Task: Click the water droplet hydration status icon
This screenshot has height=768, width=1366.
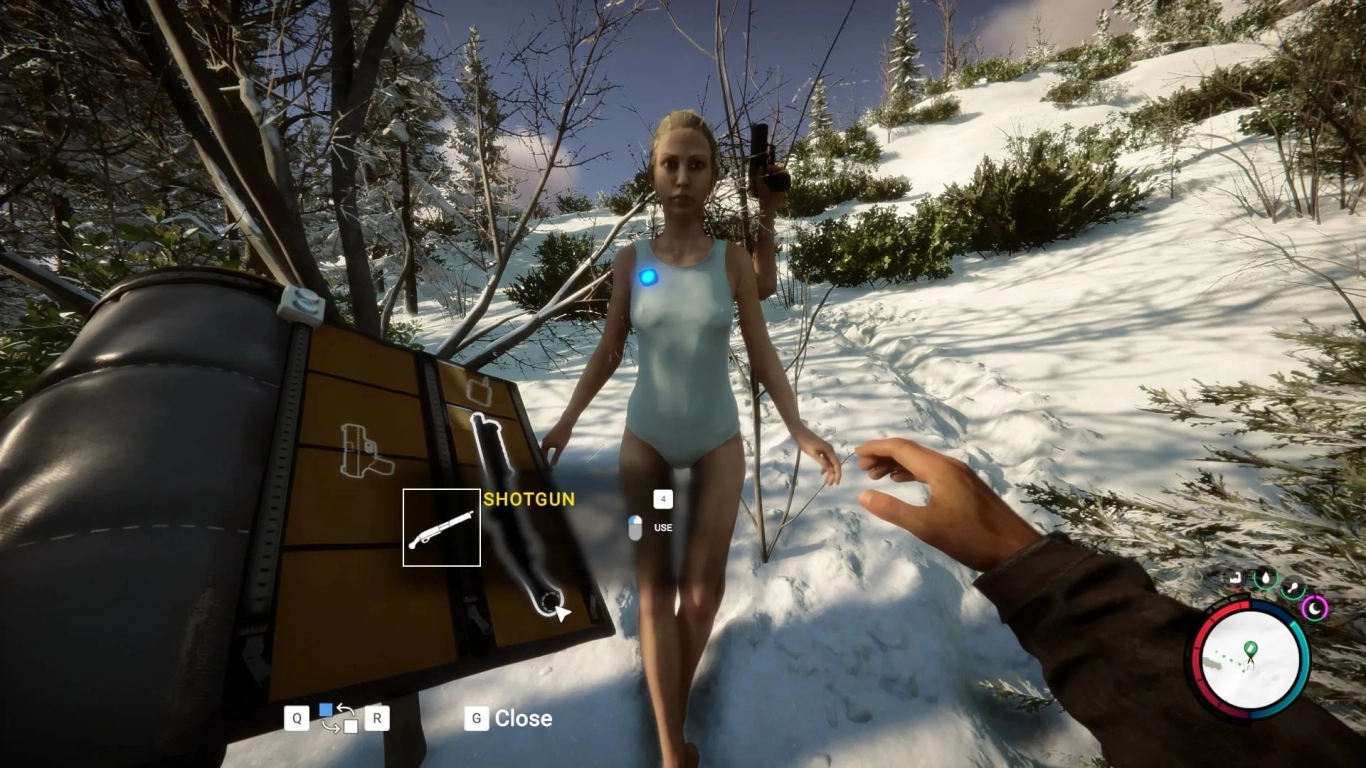Action: pyautogui.click(x=1266, y=577)
